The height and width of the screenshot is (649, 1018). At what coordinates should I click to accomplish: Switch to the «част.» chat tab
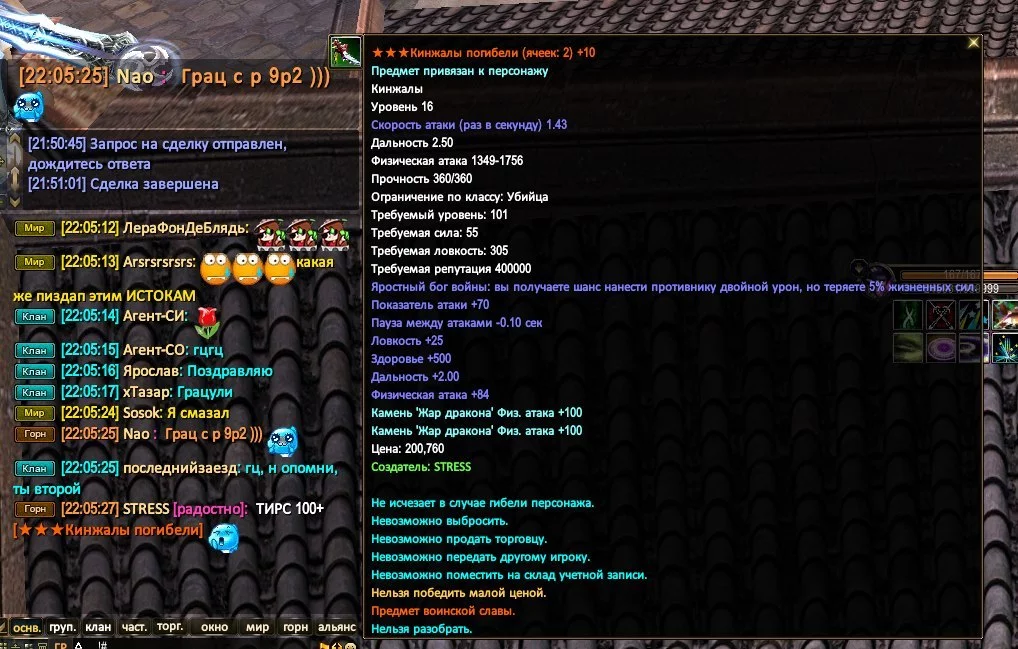[x=134, y=628]
